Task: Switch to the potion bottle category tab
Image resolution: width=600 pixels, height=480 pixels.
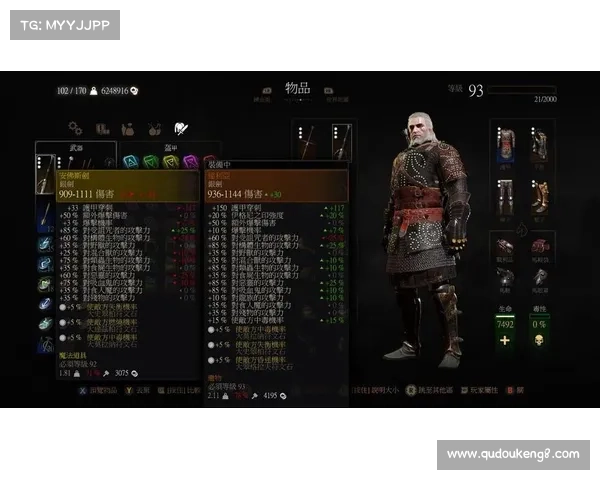Action: (128, 129)
